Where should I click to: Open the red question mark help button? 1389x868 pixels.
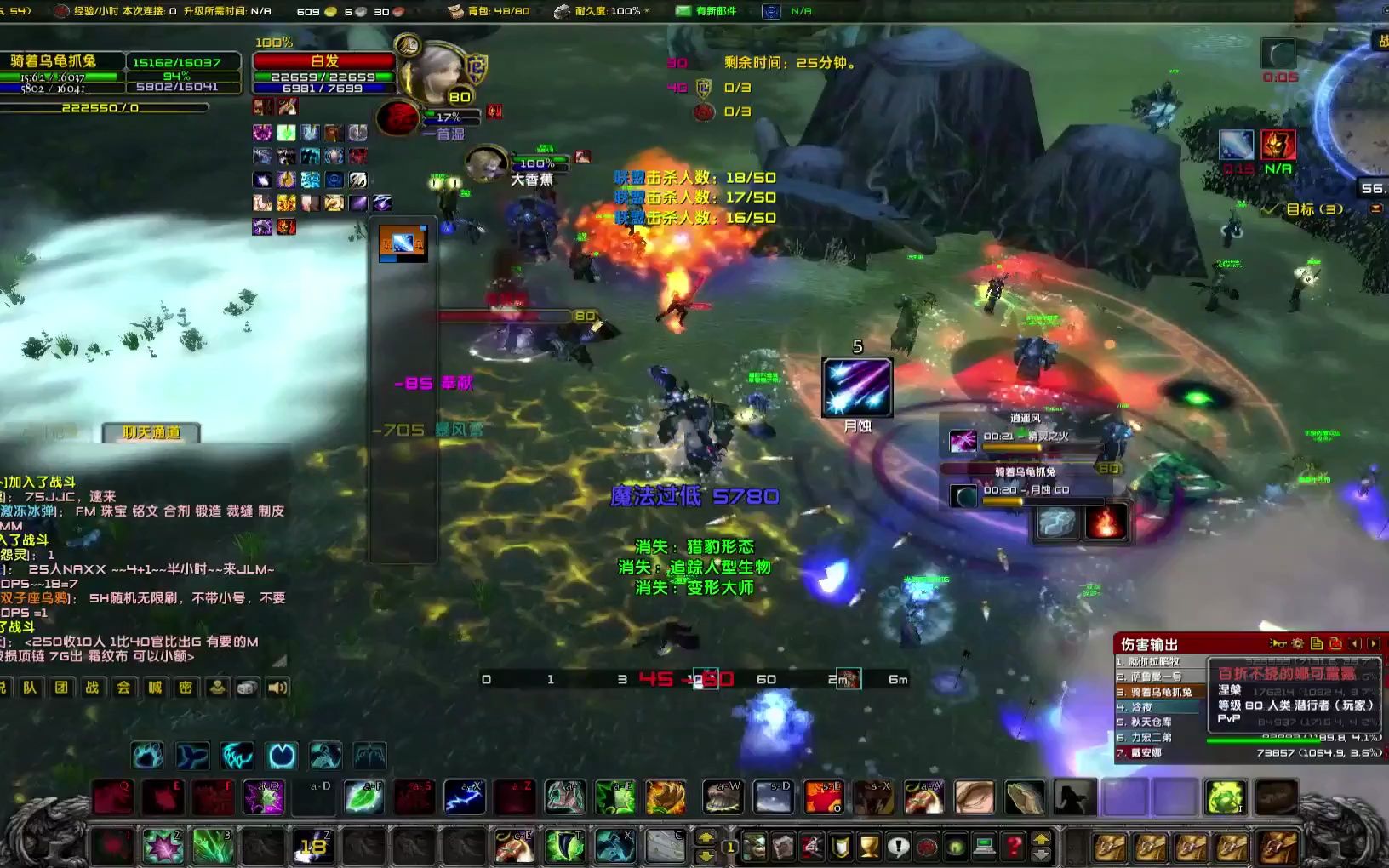pos(1013,847)
